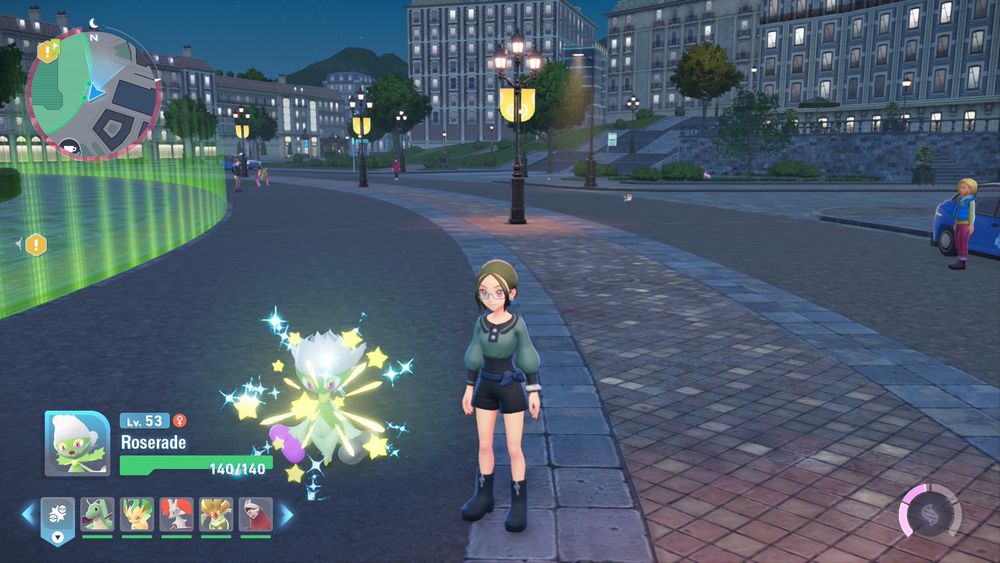
Task: Select the red Pokémon party slot
Action: (x=256, y=515)
